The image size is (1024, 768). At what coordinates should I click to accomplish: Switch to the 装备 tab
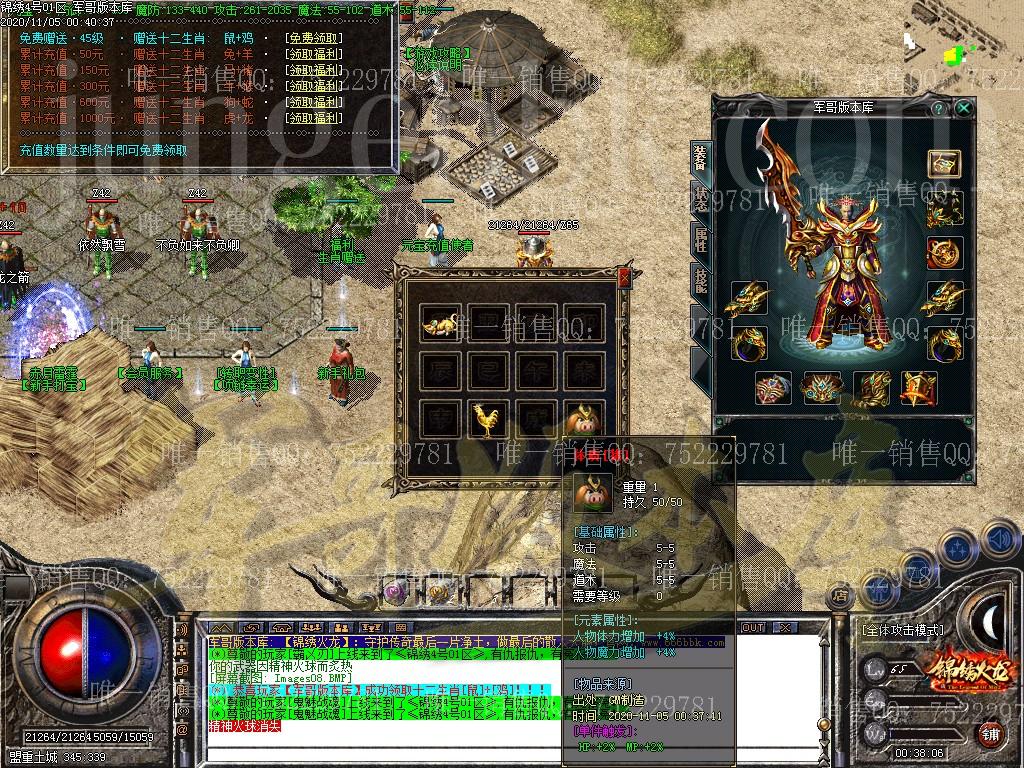[x=700, y=158]
